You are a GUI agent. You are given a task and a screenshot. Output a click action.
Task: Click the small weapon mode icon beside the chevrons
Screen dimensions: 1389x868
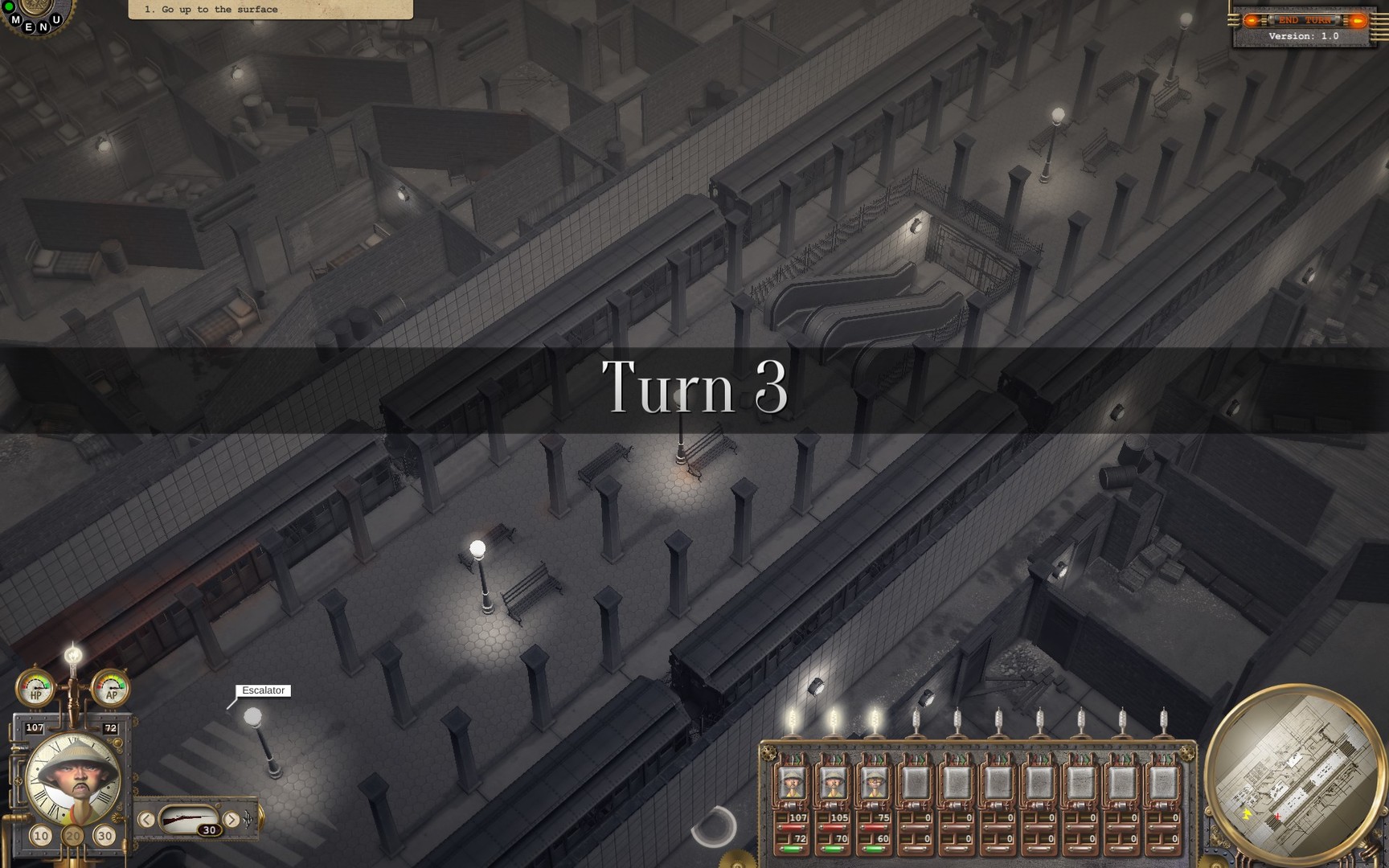(x=247, y=820)
